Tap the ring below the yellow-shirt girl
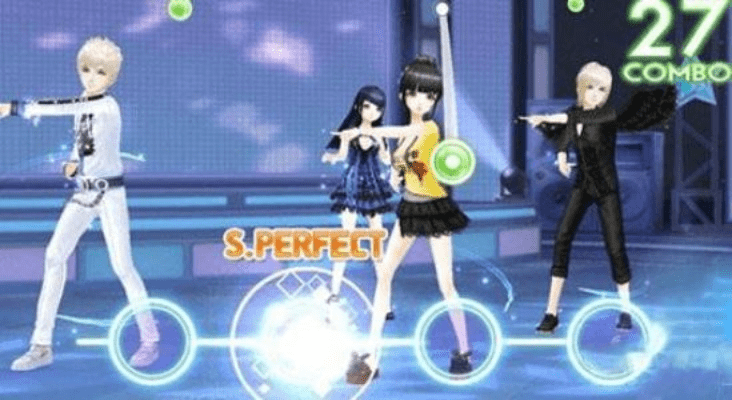The width and height of the screenshot is (732, 400). coord(457,340)
